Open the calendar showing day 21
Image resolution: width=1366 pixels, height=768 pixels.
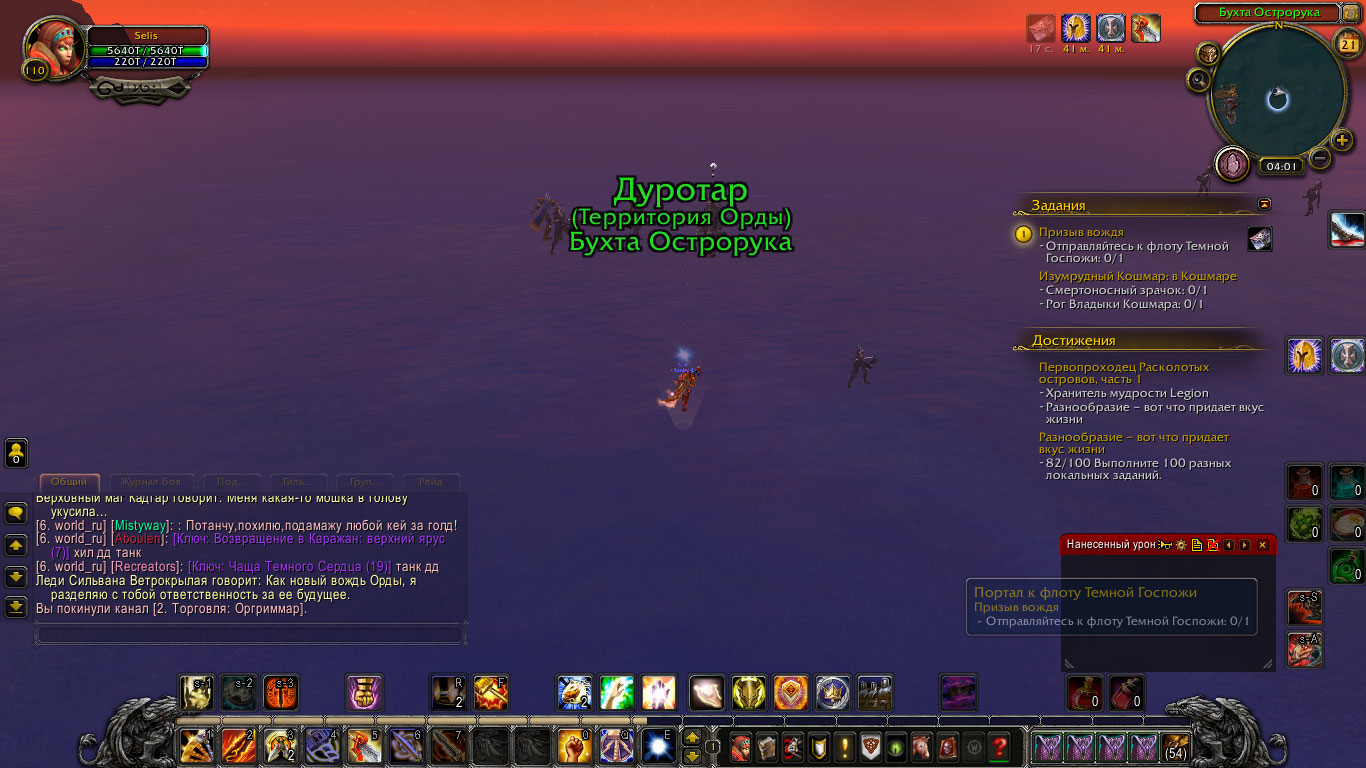1346,41
